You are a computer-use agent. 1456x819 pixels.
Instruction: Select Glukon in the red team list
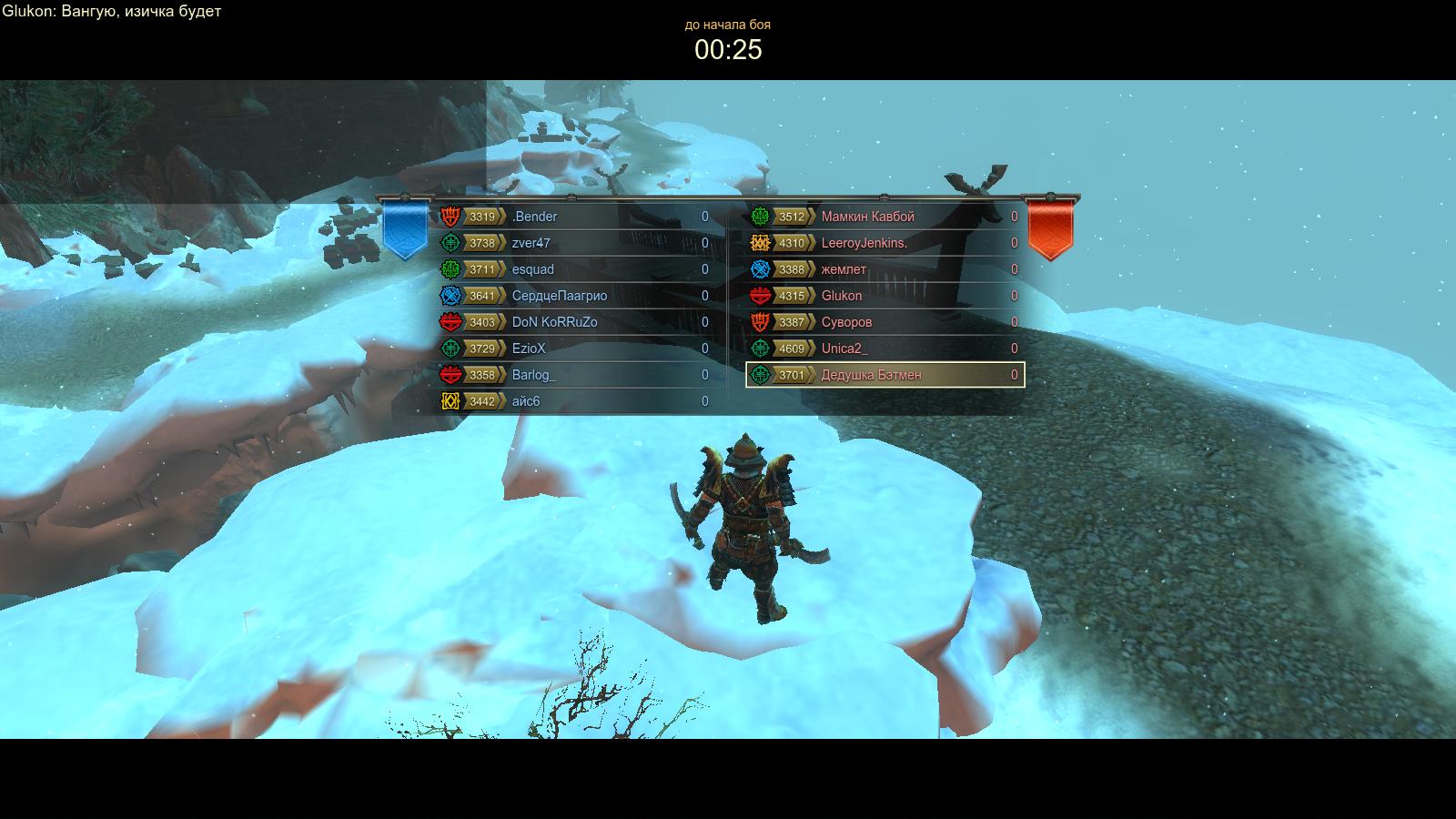(x=884, y=296)
